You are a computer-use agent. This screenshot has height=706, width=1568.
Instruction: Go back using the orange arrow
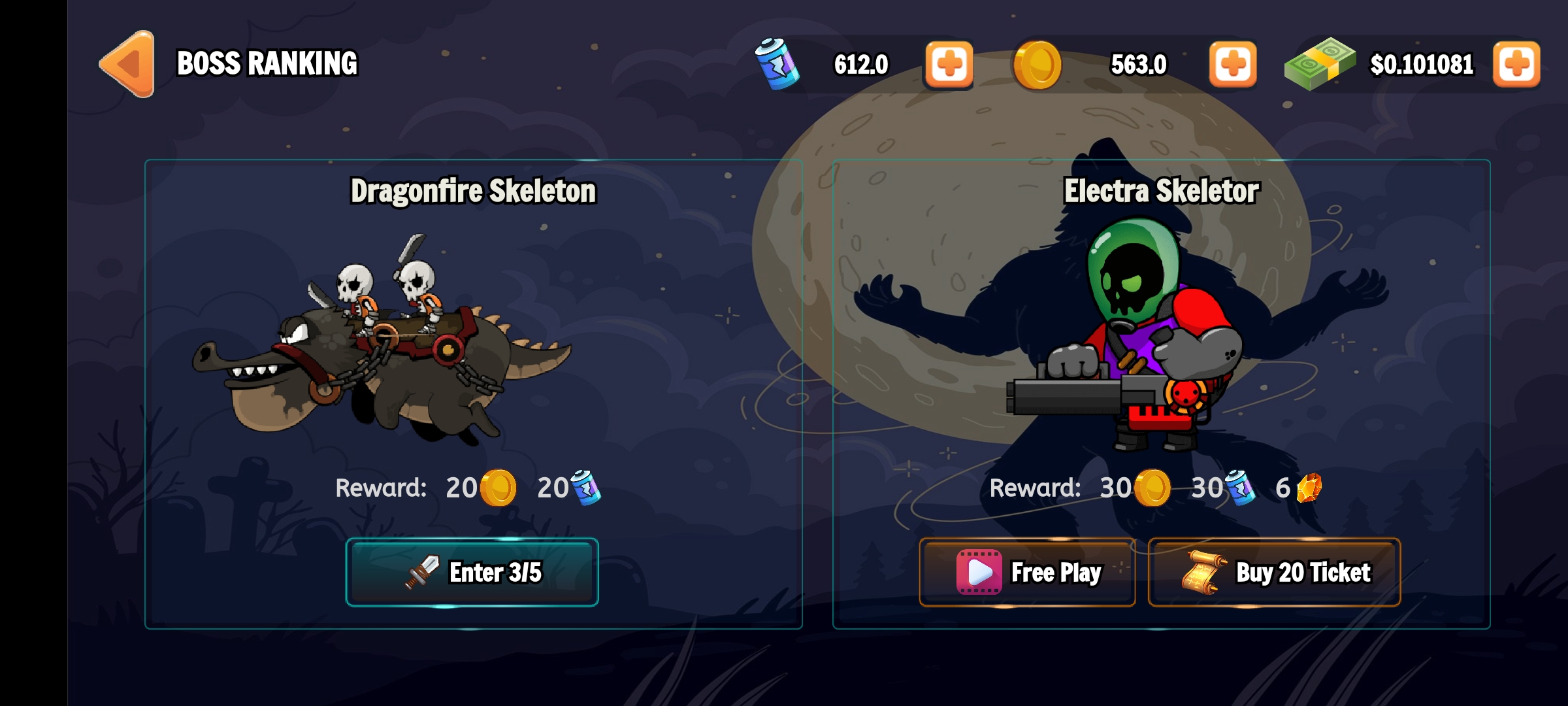(129, 64)
